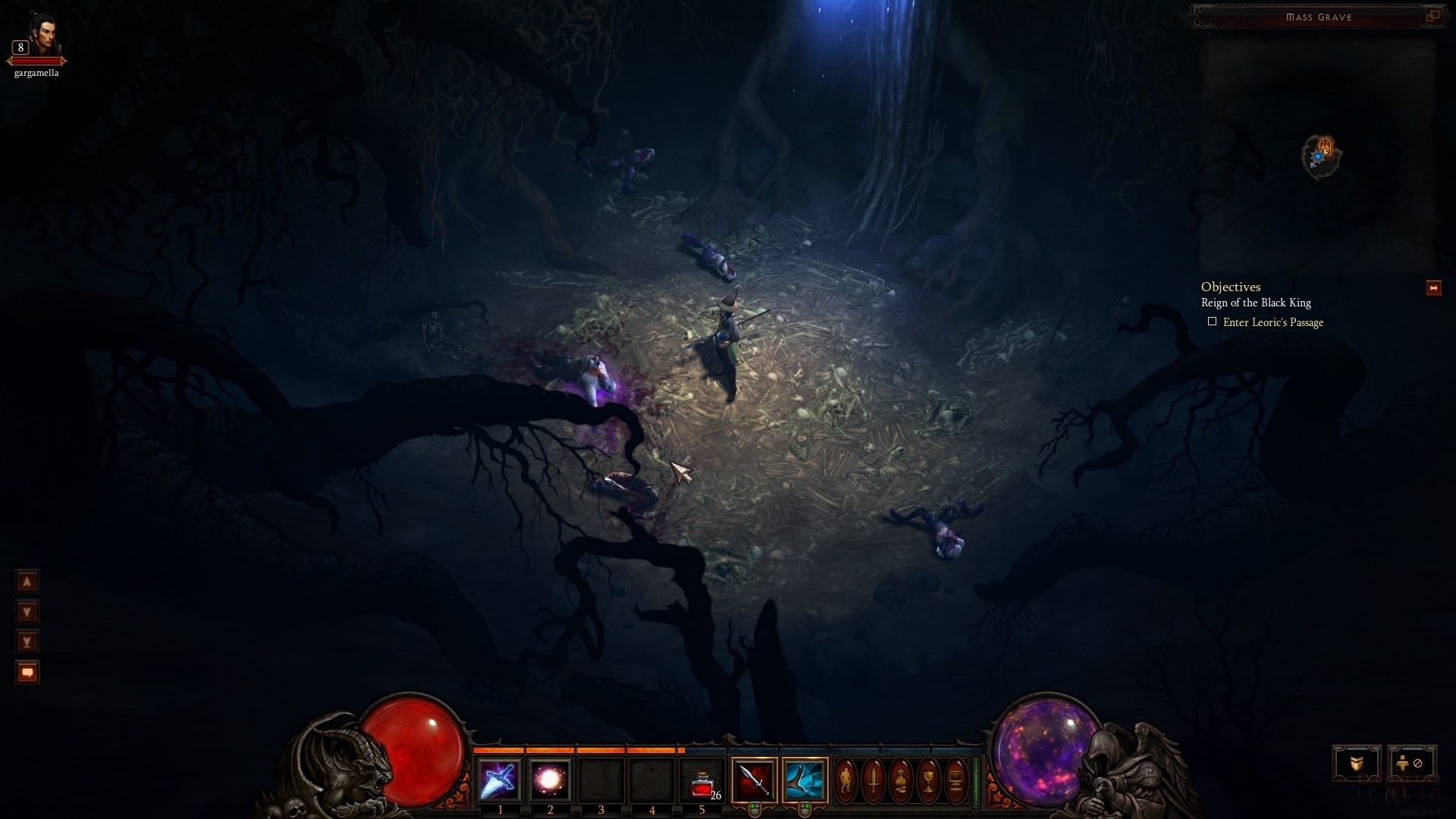This screenshot has height=819, width=1456.
Task: Collapse the Objectives tracker
Action: 1433,288
